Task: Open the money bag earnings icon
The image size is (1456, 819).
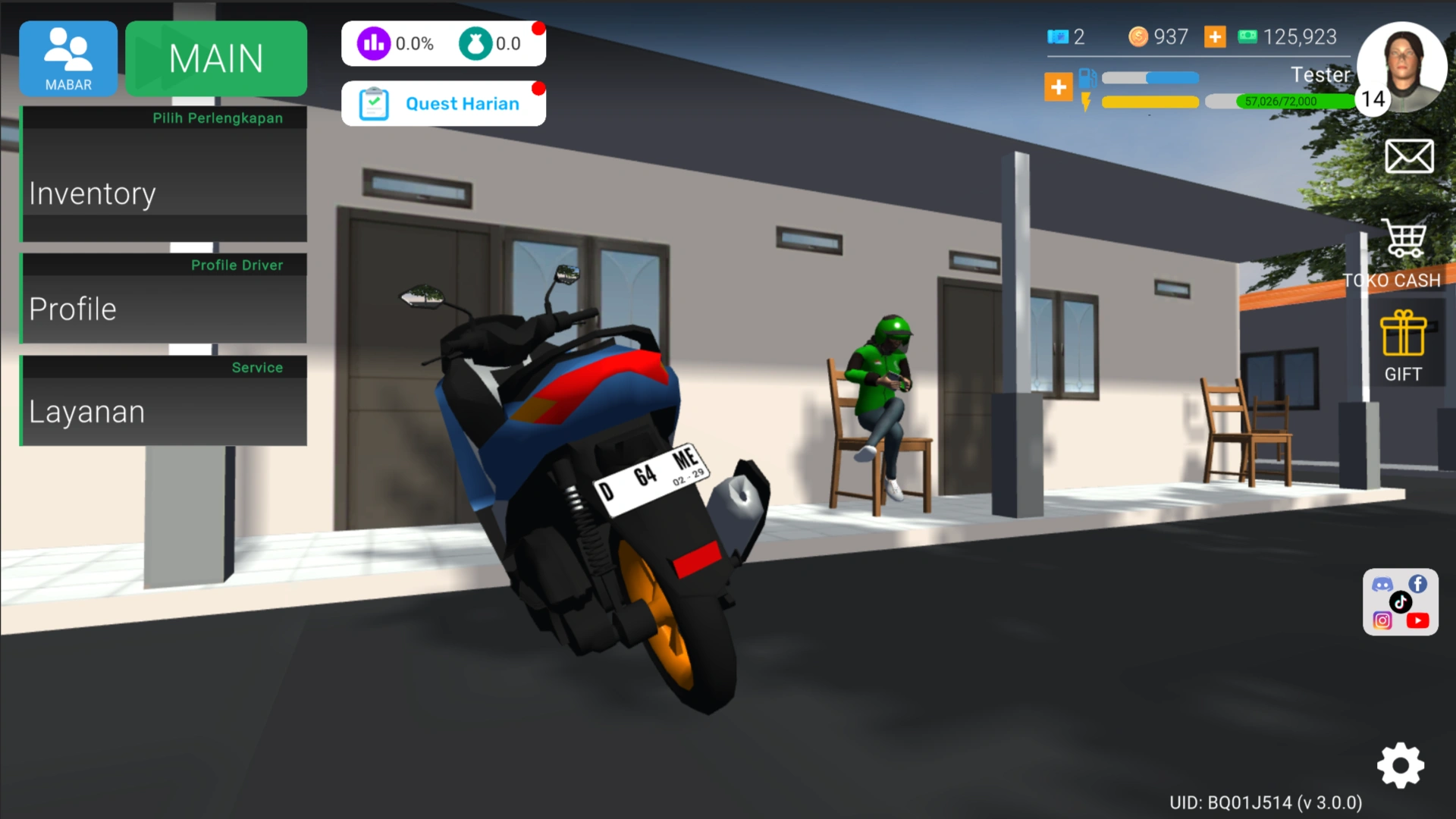Action: [x=475, y=43]
